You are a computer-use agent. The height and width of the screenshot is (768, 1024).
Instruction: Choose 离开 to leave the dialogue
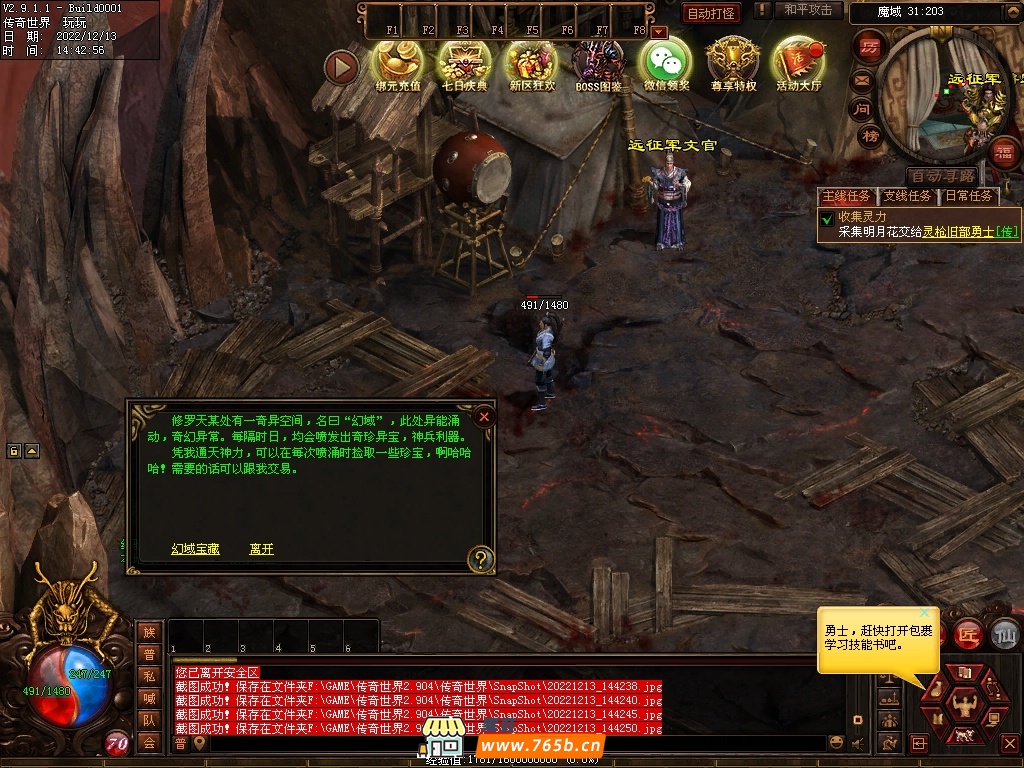pyautogui.click(x=261, y=549)
